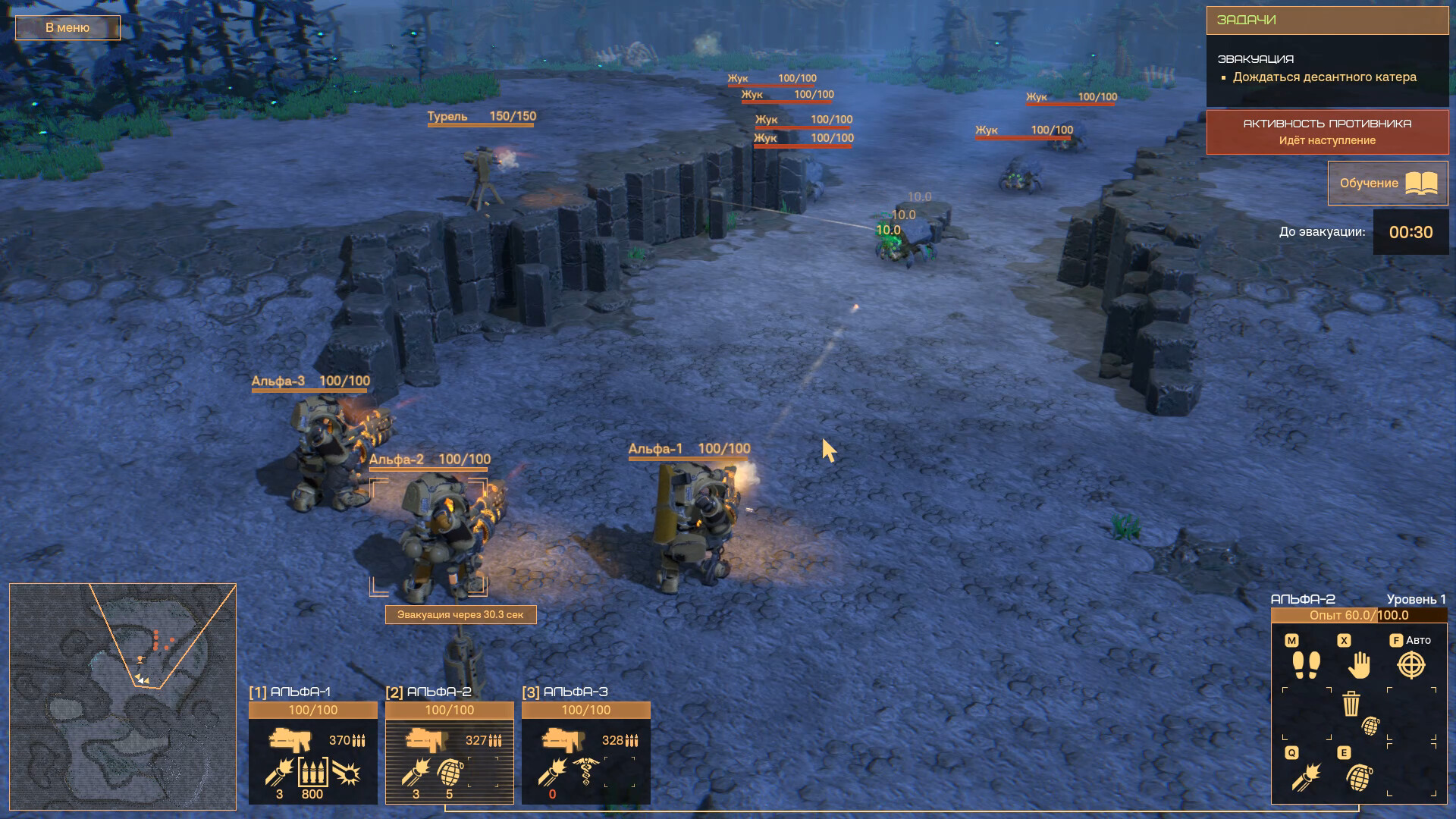Click the В меню button
This screenshot has width=1456, height=819.
pos(67,27)
